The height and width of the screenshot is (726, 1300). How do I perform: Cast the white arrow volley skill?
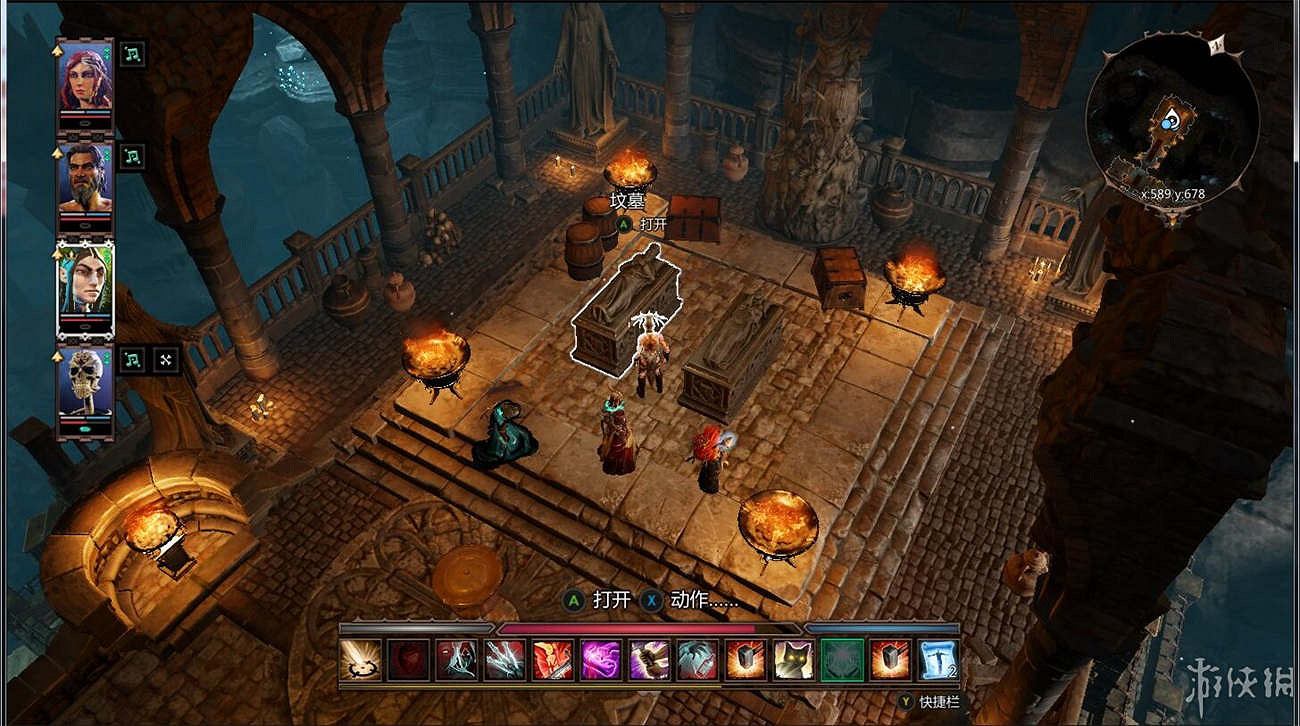505,660
